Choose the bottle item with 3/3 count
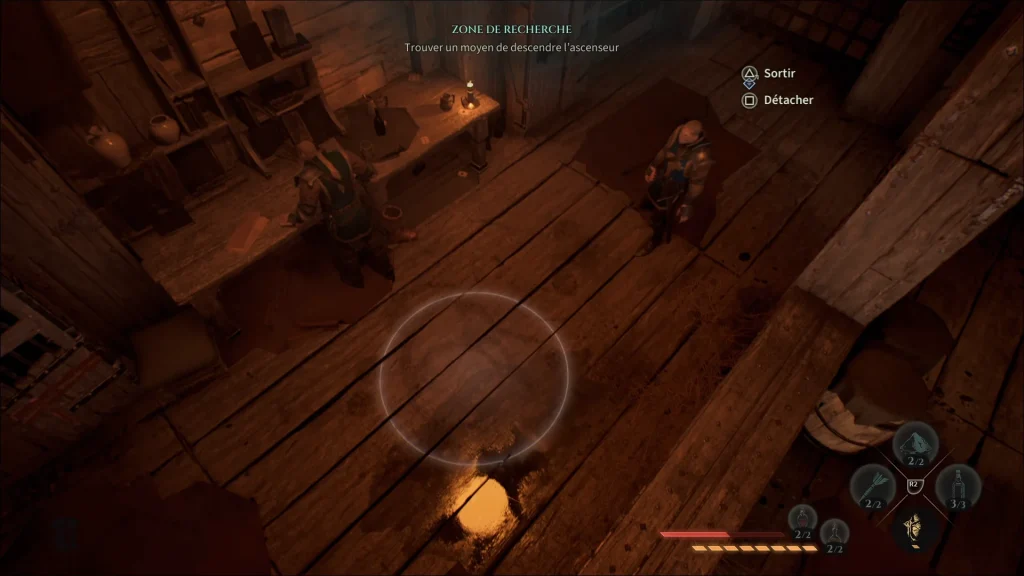 [x=958, y=487]
